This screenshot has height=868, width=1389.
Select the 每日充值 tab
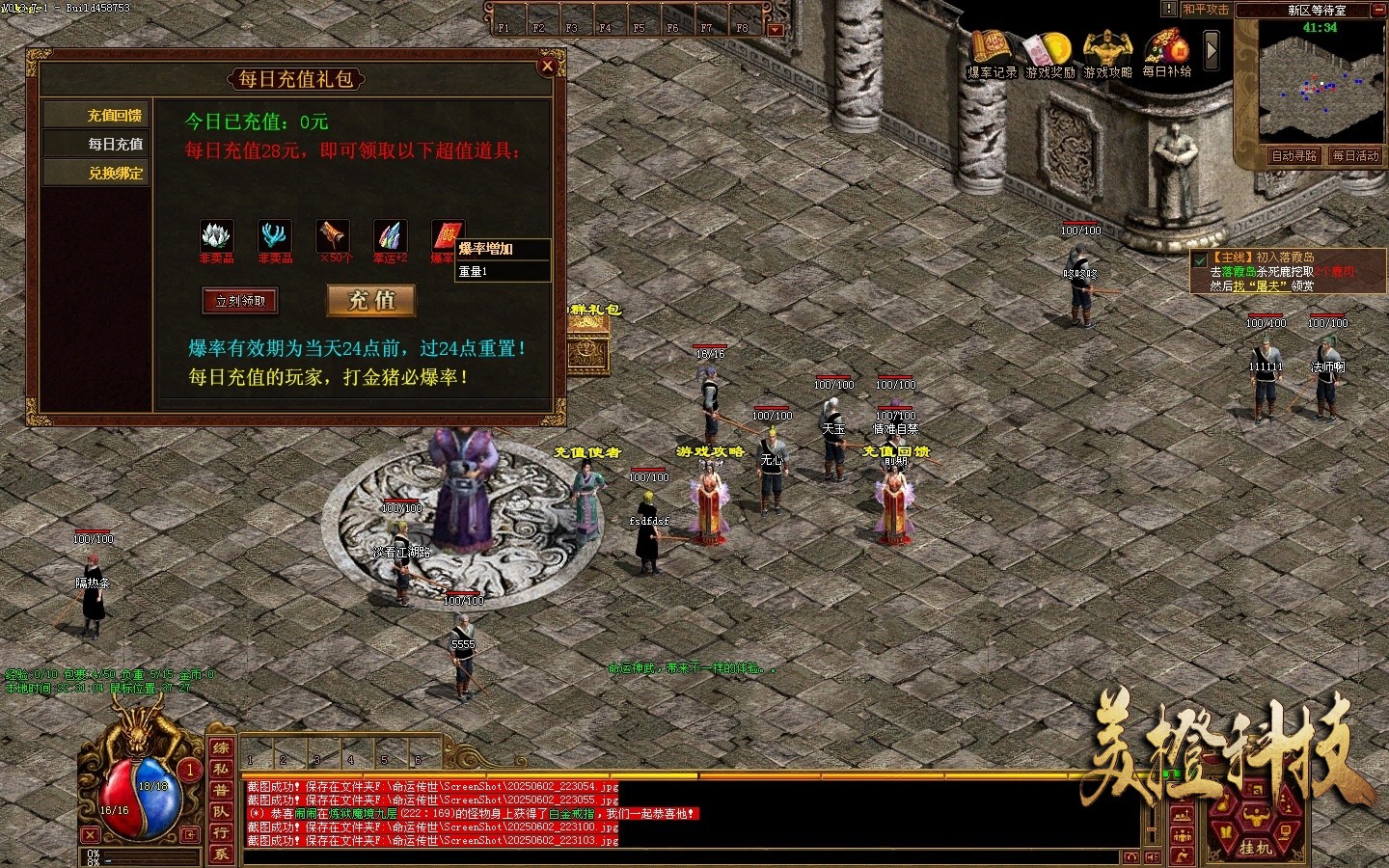[x=115, y=145]
